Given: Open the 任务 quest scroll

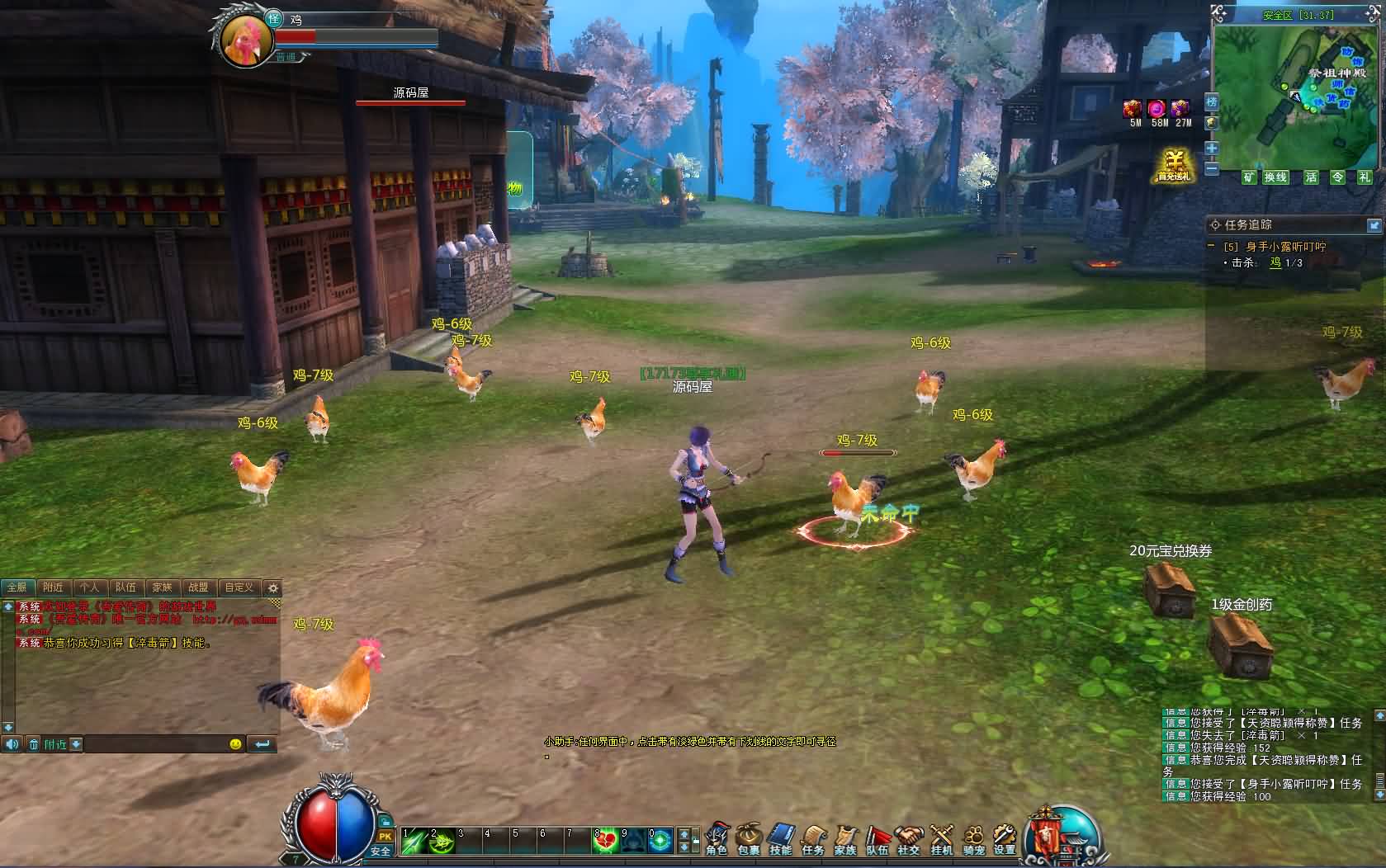Looking at the screenshot, I should 813,838.
